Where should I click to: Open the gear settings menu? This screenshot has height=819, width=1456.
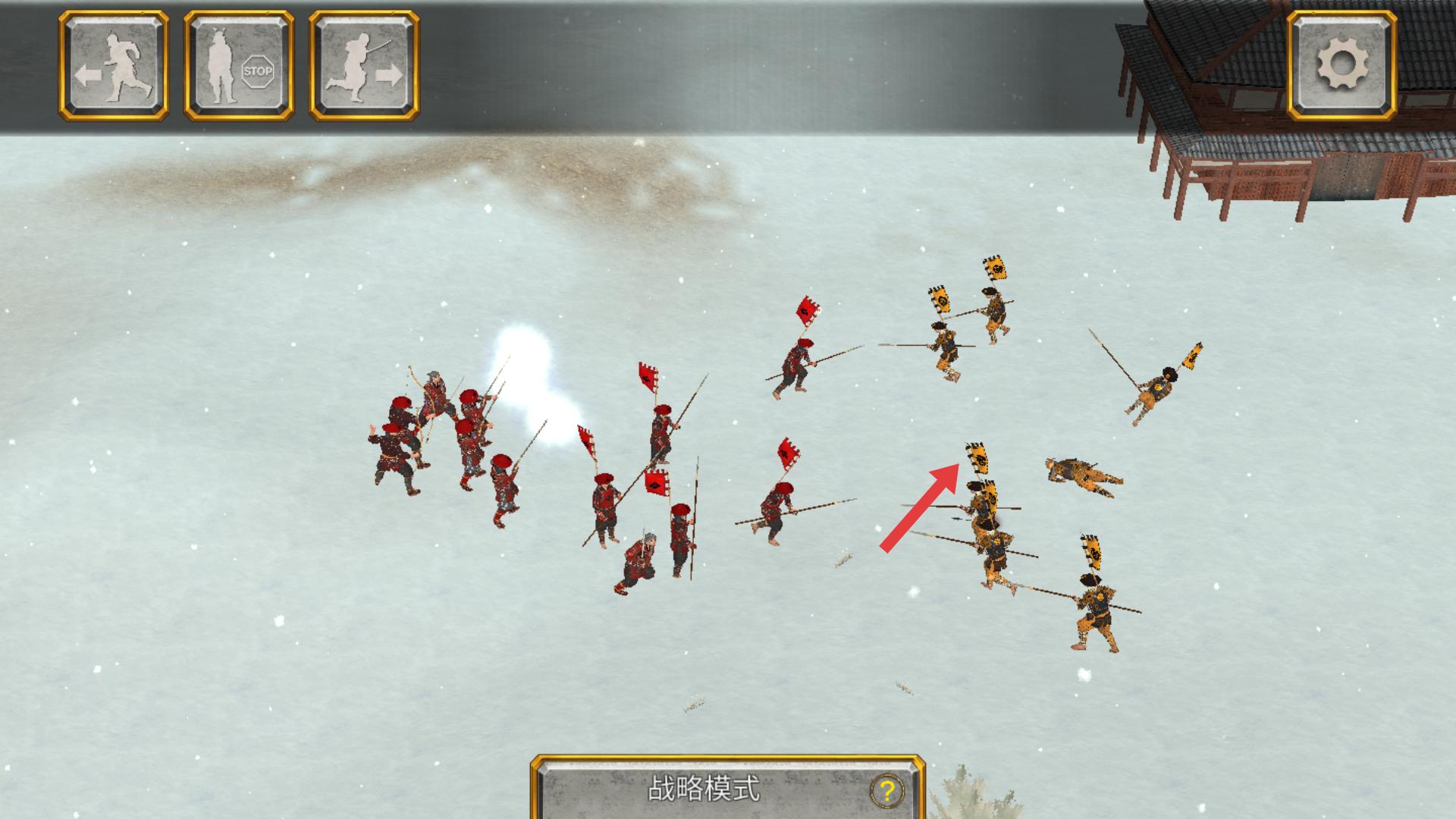[1341, 66]
